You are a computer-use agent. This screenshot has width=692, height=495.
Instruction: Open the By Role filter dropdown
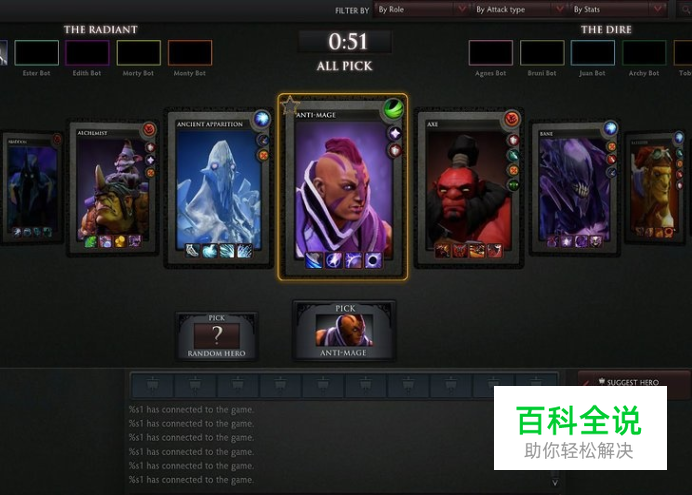(x=419, y=9)
